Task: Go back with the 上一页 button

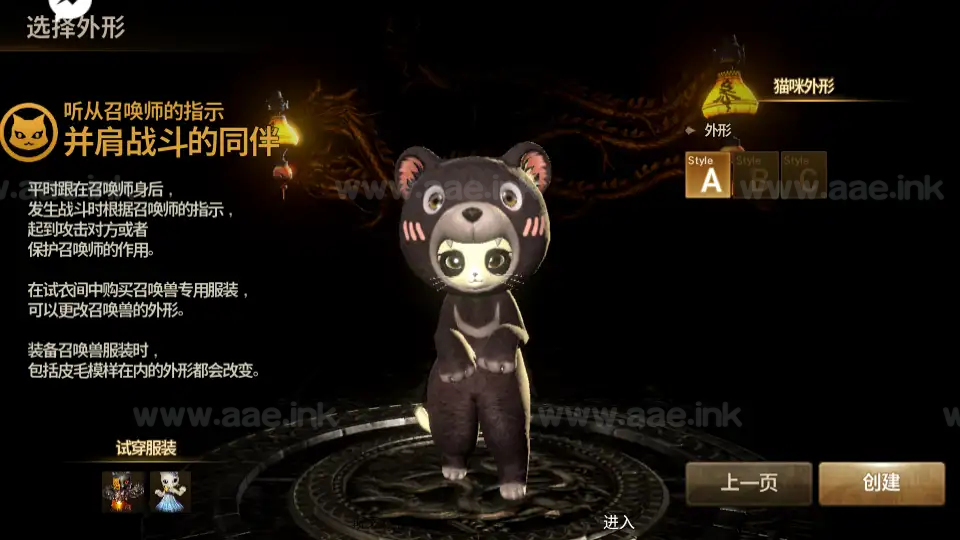Action: (749, 483)
